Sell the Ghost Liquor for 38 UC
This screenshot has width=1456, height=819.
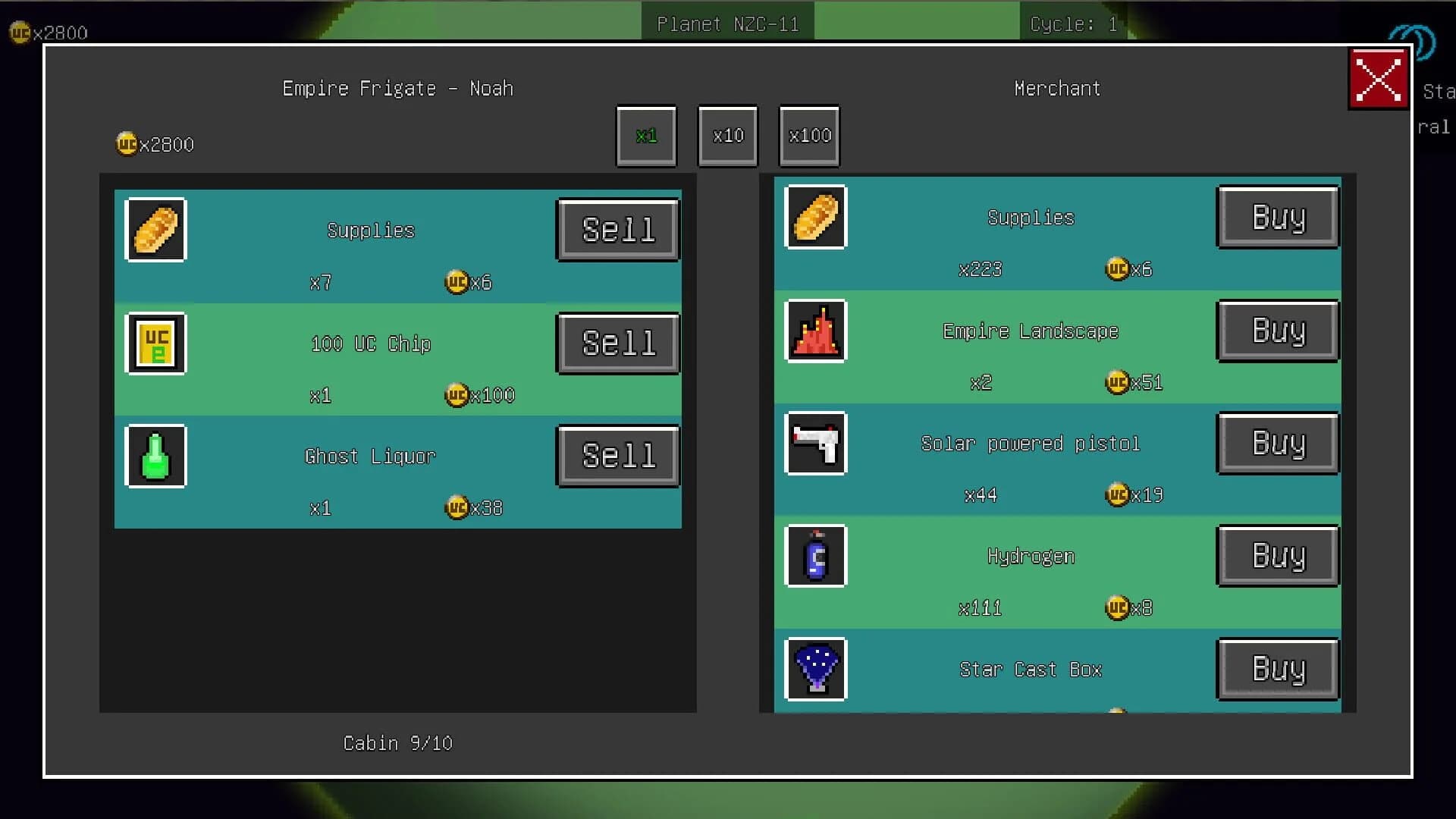[x=617, y=455]
